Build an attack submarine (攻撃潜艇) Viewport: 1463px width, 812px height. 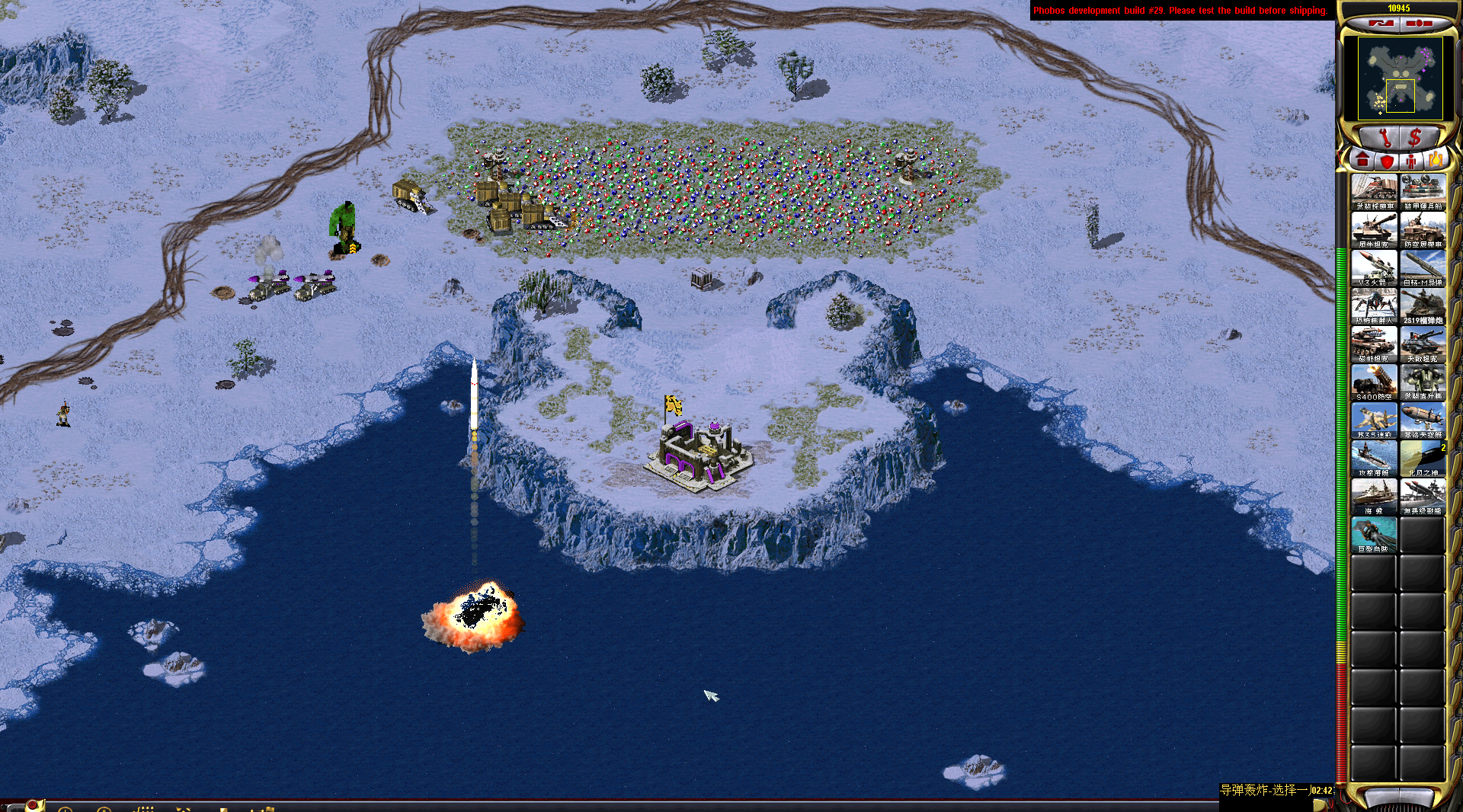1374,458
